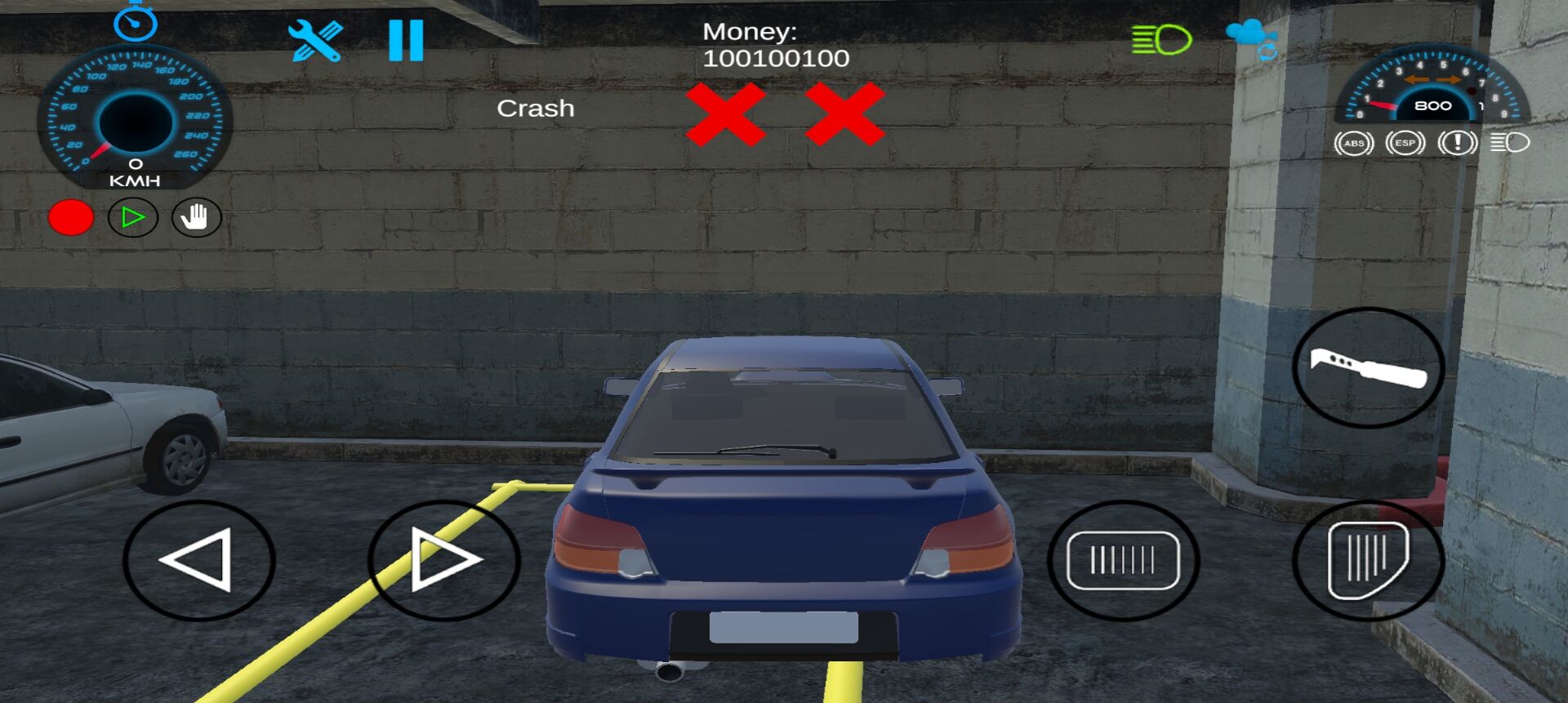Viewport: 1568px width, 703px height.
Task: Tap the orange turn signal arrows
Action: (1432, 80)
